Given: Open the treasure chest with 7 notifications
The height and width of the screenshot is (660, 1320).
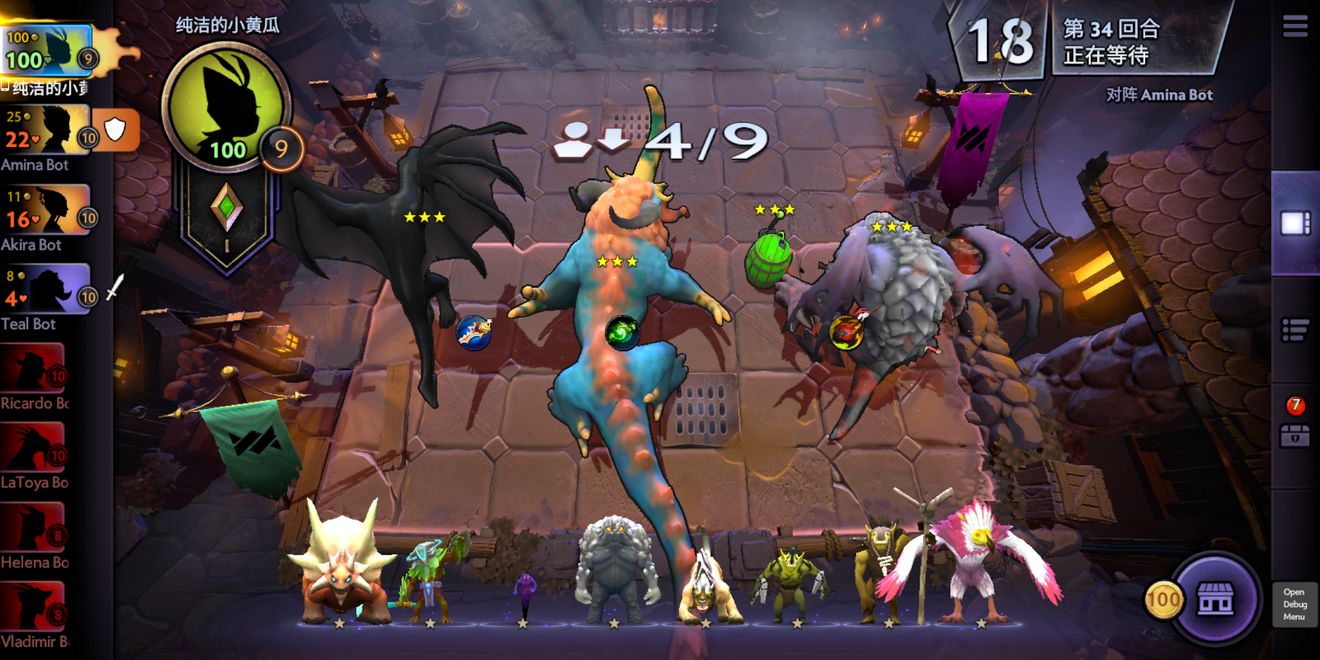Looking at the screenshot, I should [1295, 434].
